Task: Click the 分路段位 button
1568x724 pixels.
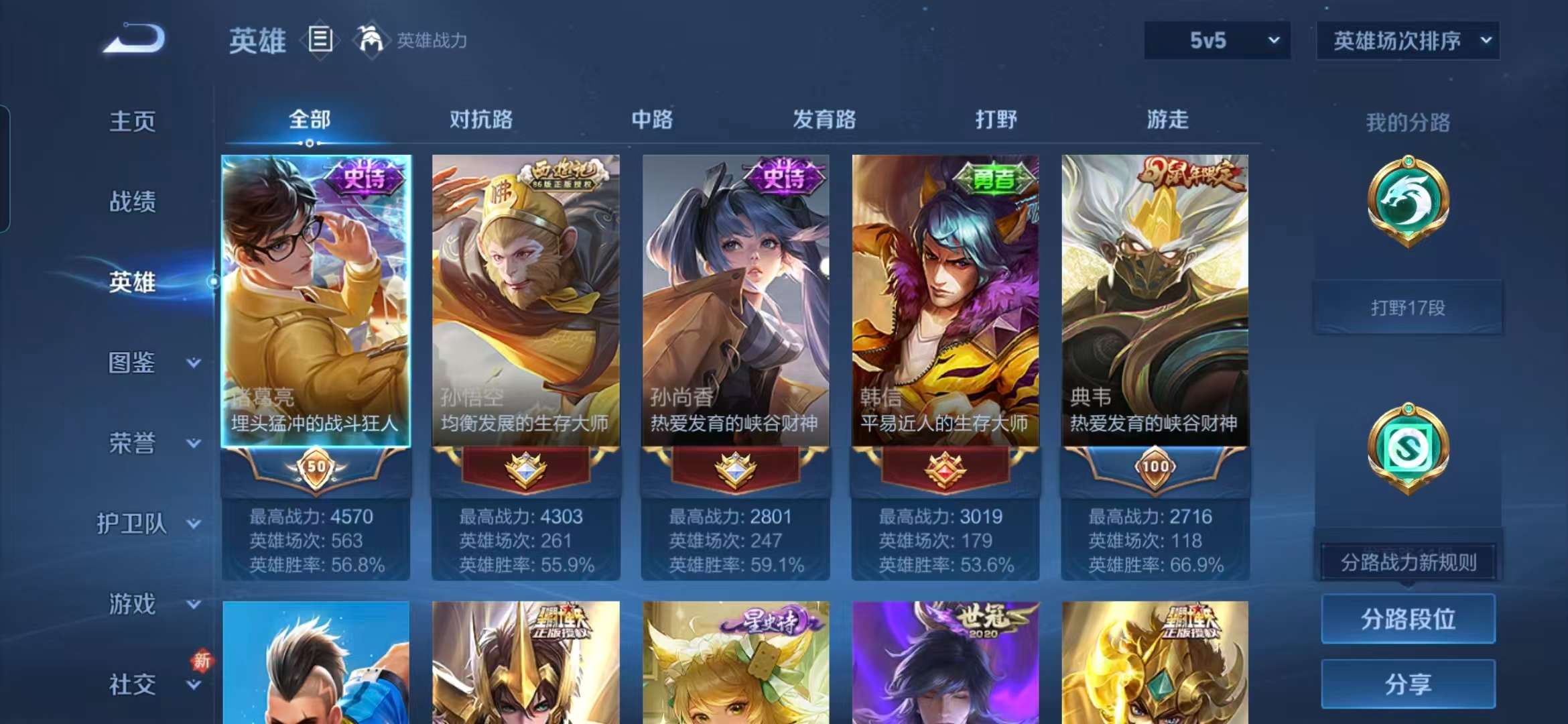Action: coord(1407,619)
